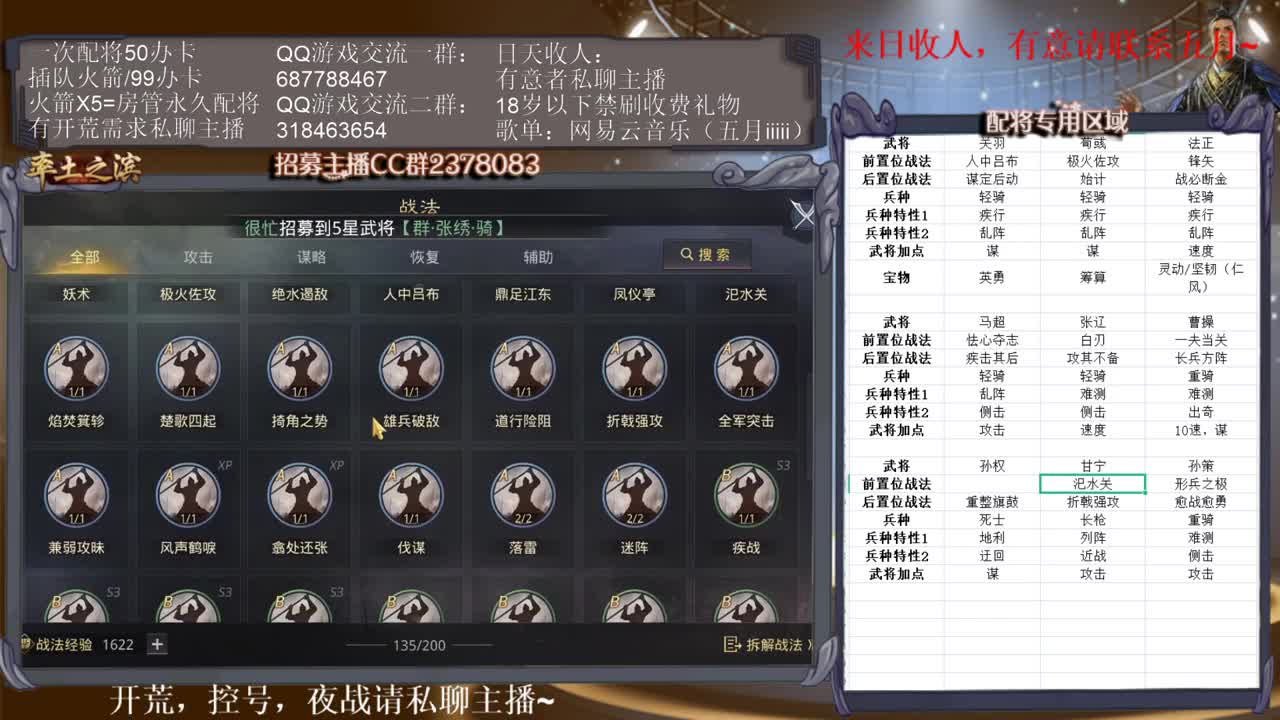Open 拆解战法 at bottom right

click(x=764, y=645)
